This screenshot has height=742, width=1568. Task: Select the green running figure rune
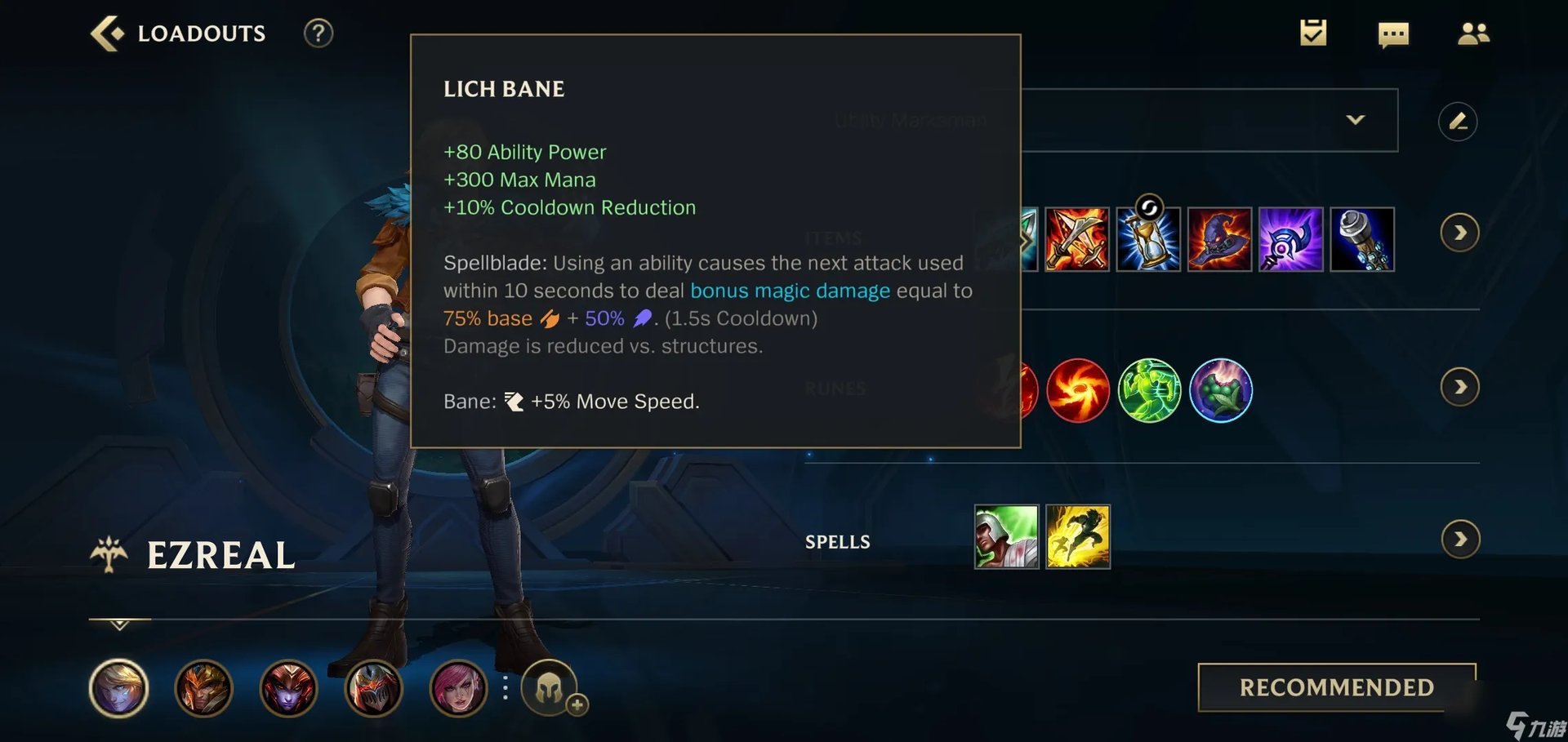pyautogui.click(x=1150, y=390)
